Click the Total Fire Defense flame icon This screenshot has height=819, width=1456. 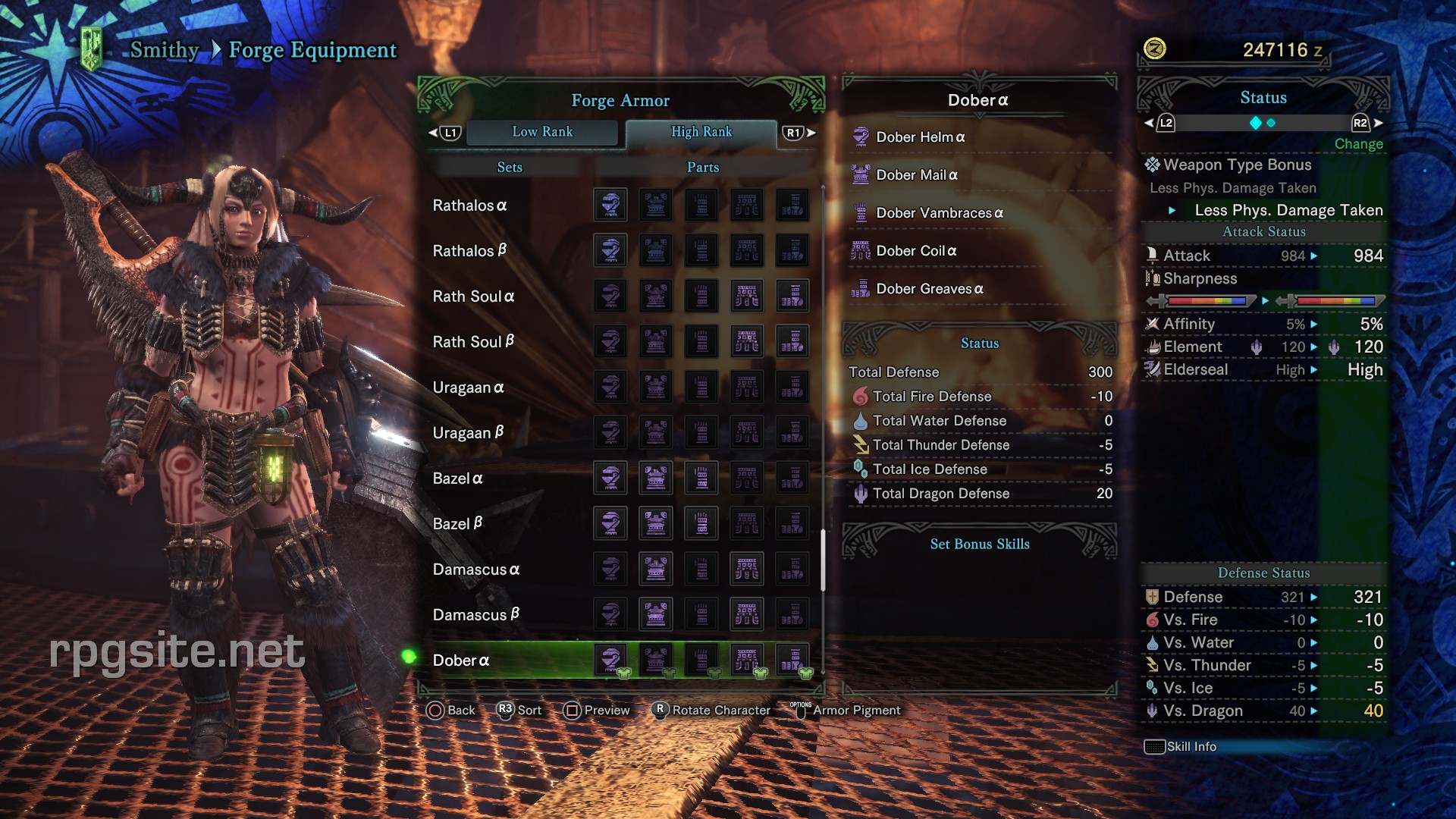point(860,396)
